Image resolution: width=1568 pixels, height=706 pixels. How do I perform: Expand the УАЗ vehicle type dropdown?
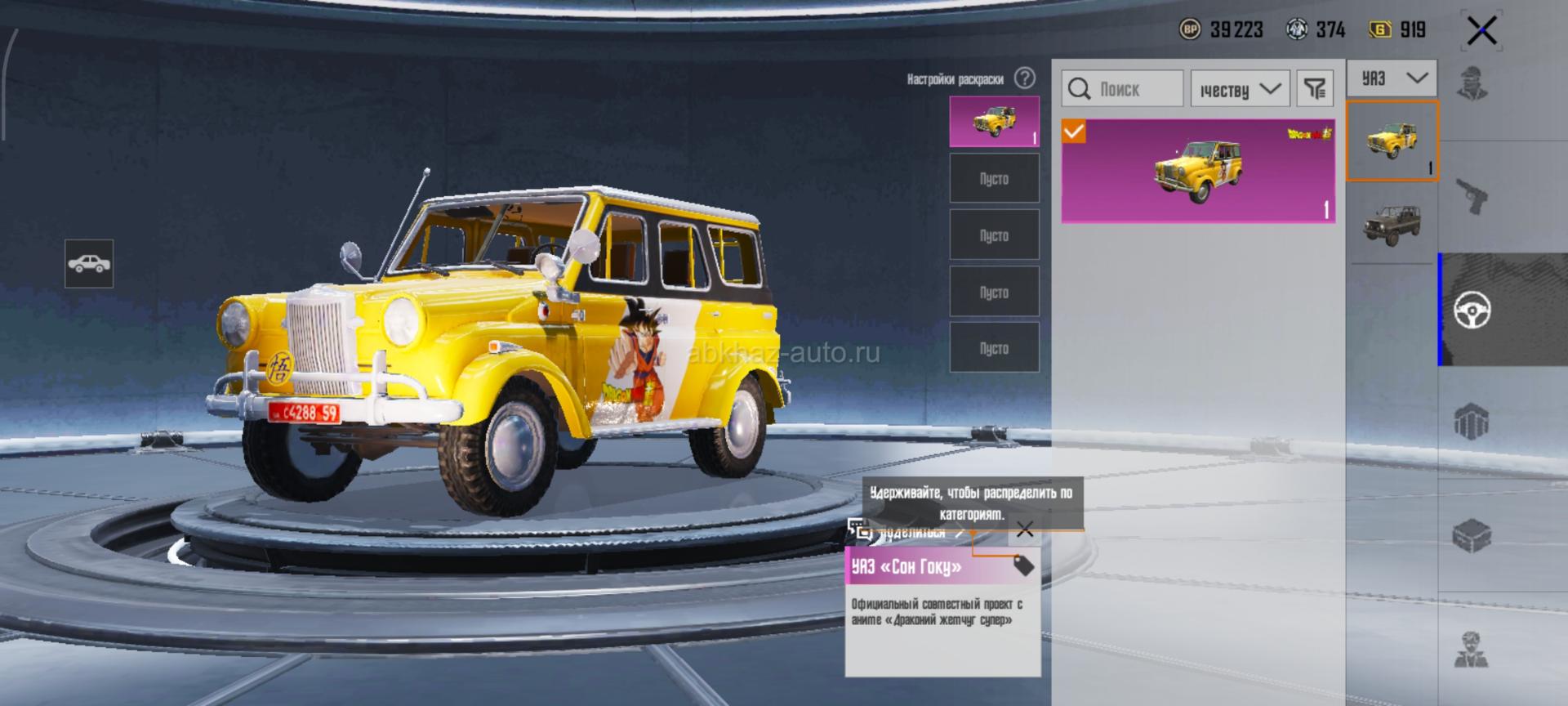pos(1391,79)
